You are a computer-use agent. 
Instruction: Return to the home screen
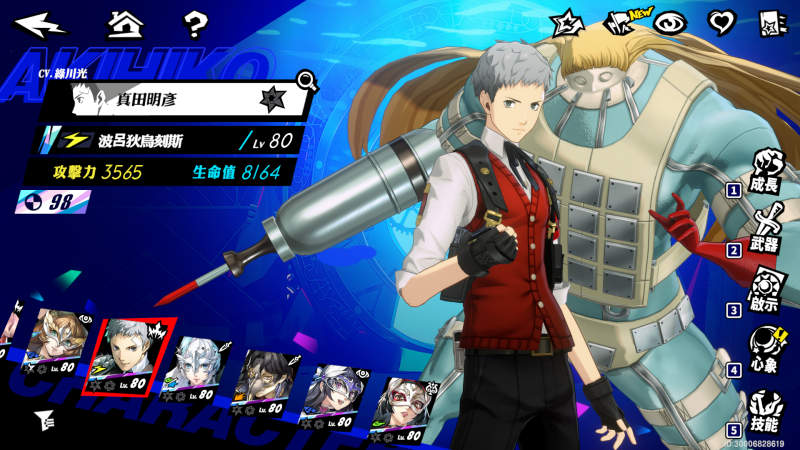tap(125, 23)
